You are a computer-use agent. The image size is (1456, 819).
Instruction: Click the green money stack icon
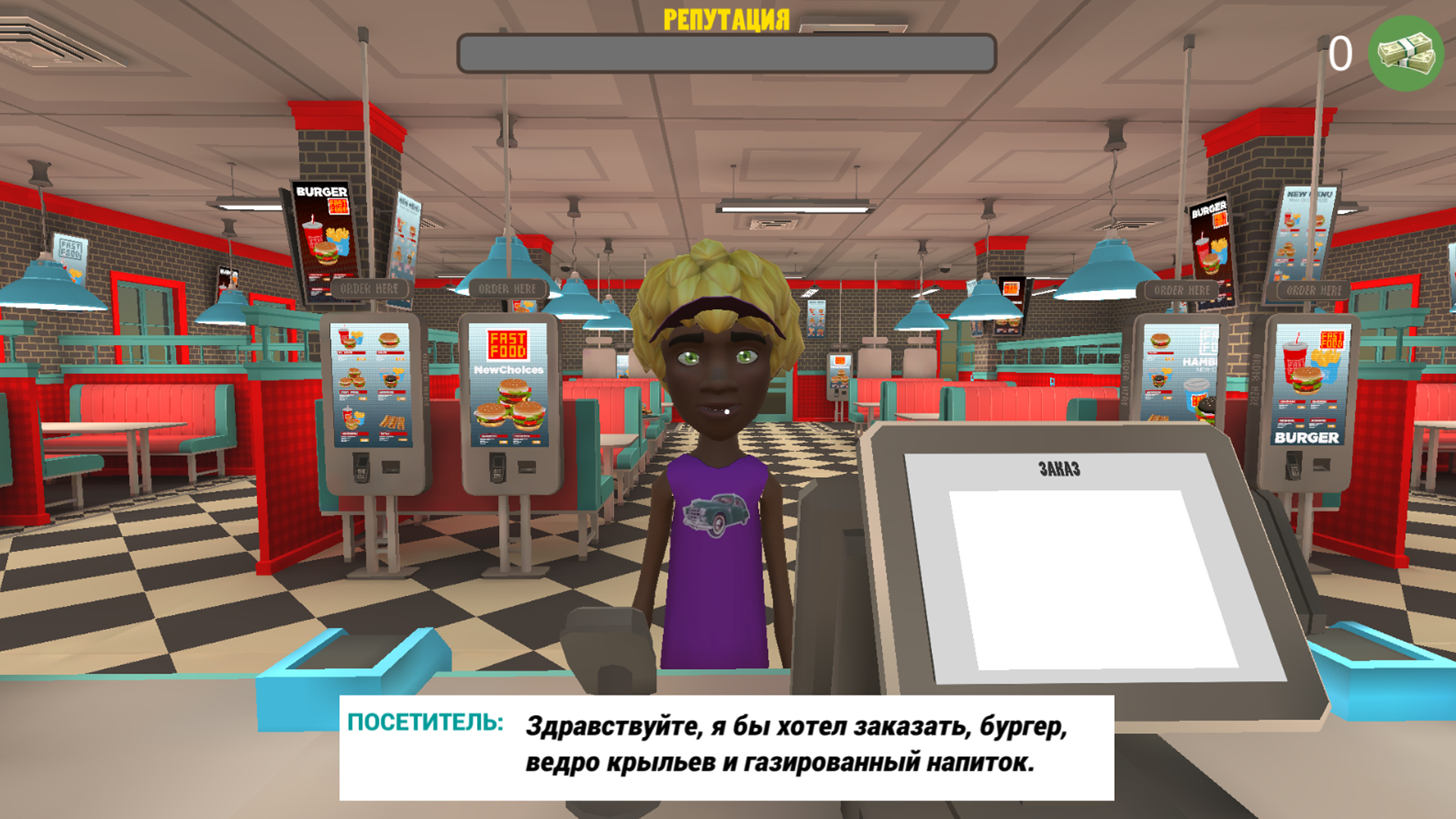[1404, 53]
